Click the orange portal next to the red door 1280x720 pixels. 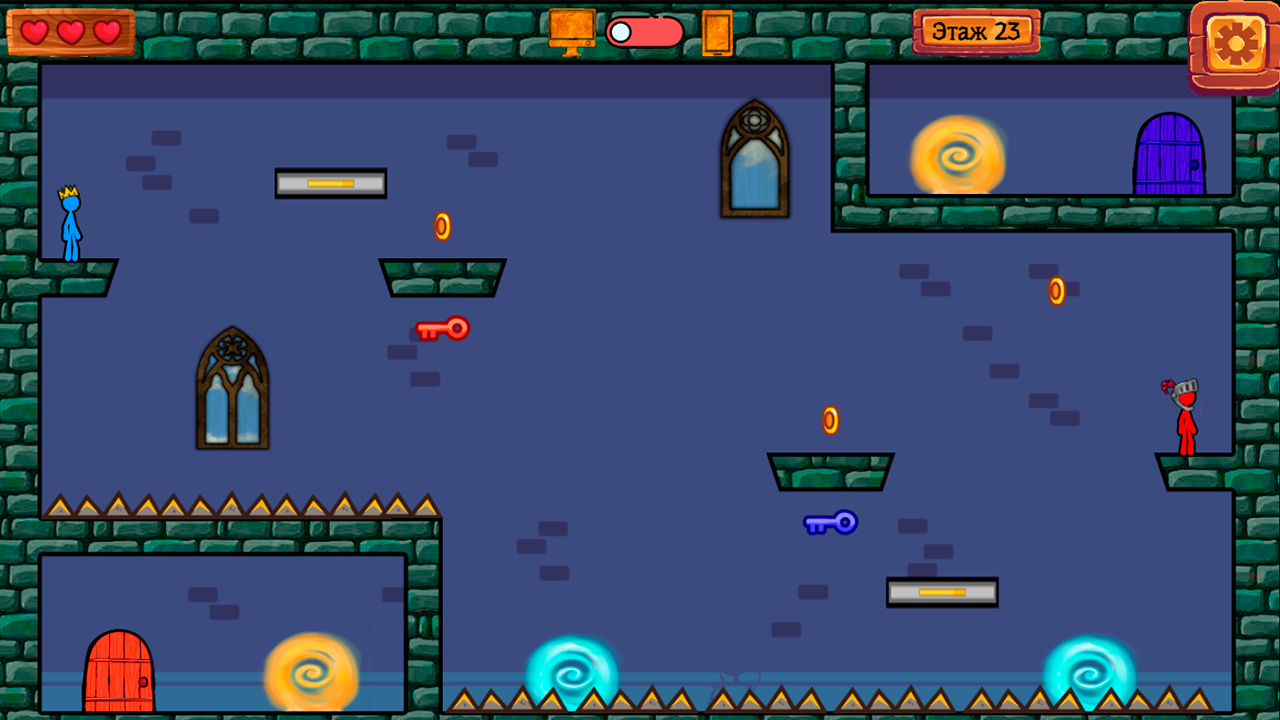[x=311, y=676]
